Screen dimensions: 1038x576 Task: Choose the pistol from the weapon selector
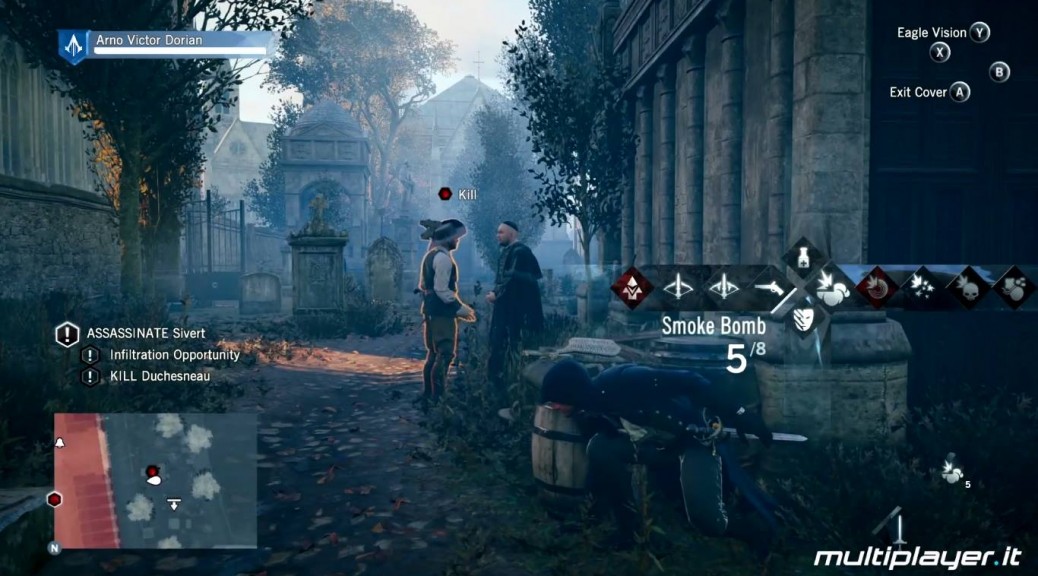(x=770, y=287)
